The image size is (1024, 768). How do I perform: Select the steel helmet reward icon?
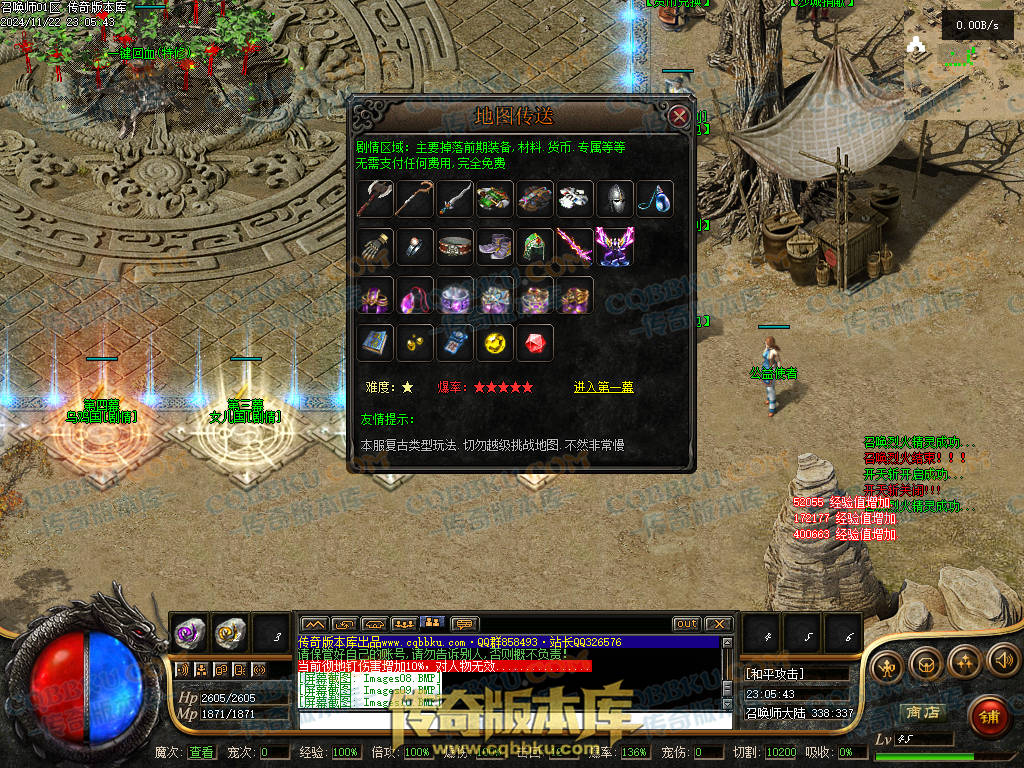pos(615,198)
